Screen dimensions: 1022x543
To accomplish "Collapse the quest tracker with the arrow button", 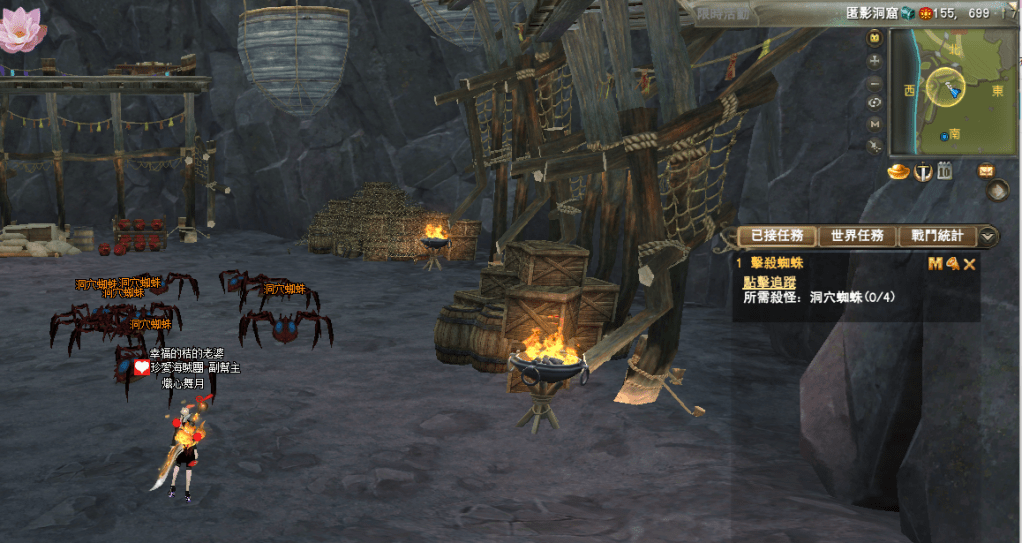I will [988, 236].
